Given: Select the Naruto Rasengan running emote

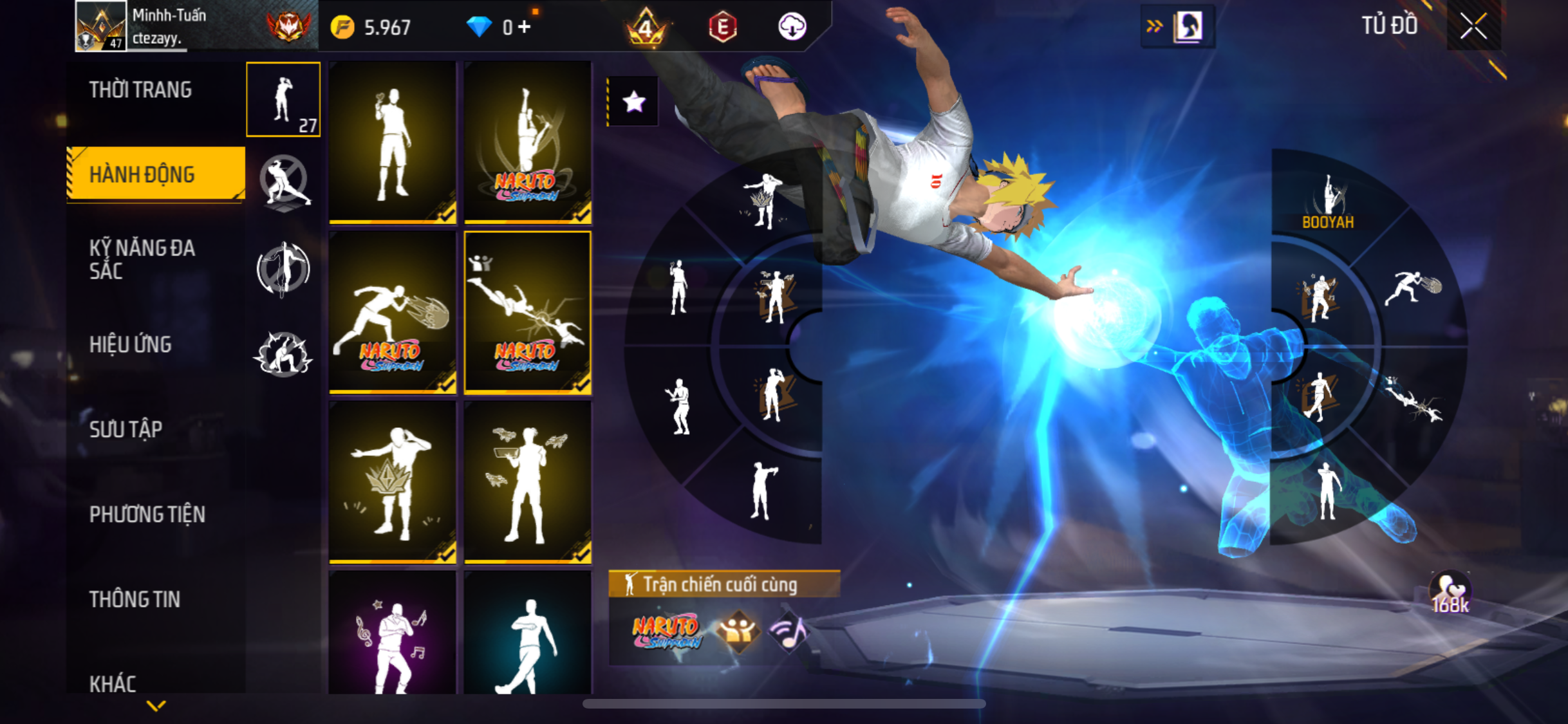Looking at the screenshot, I should (393, 312).
